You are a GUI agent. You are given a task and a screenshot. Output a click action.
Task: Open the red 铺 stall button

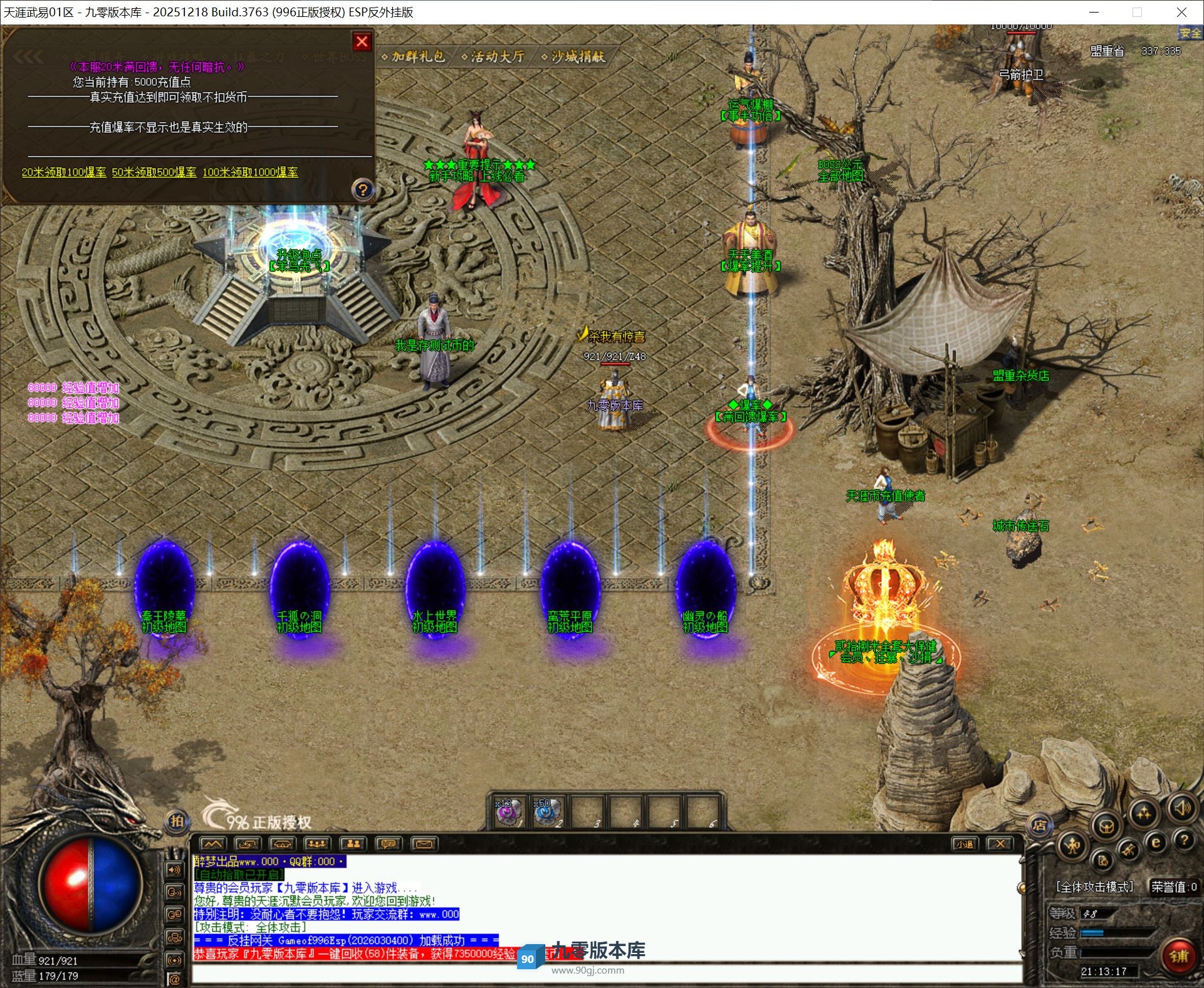pos(1179,956)
